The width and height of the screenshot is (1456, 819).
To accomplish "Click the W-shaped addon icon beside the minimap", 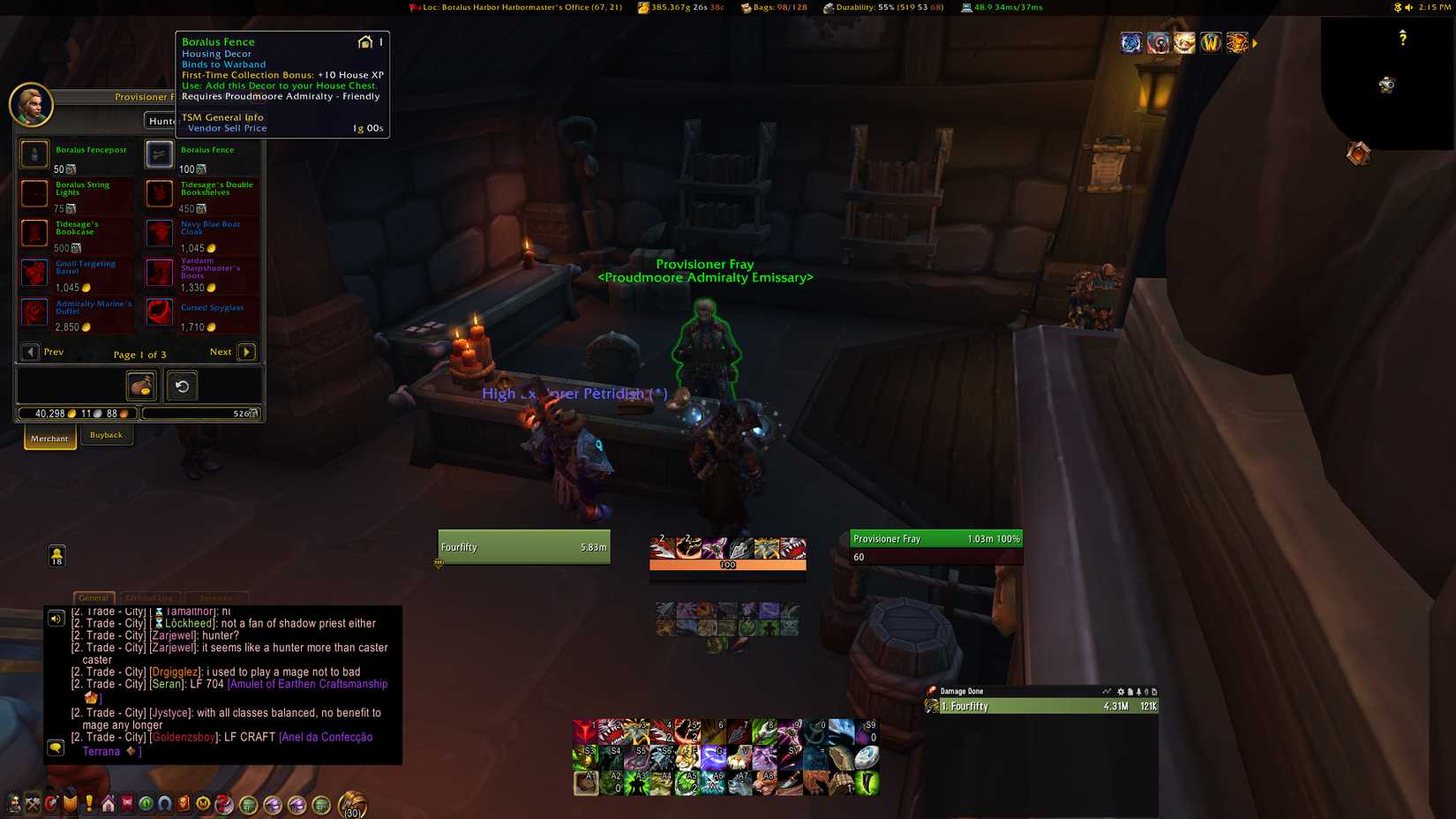I will tap(1211, 42).
